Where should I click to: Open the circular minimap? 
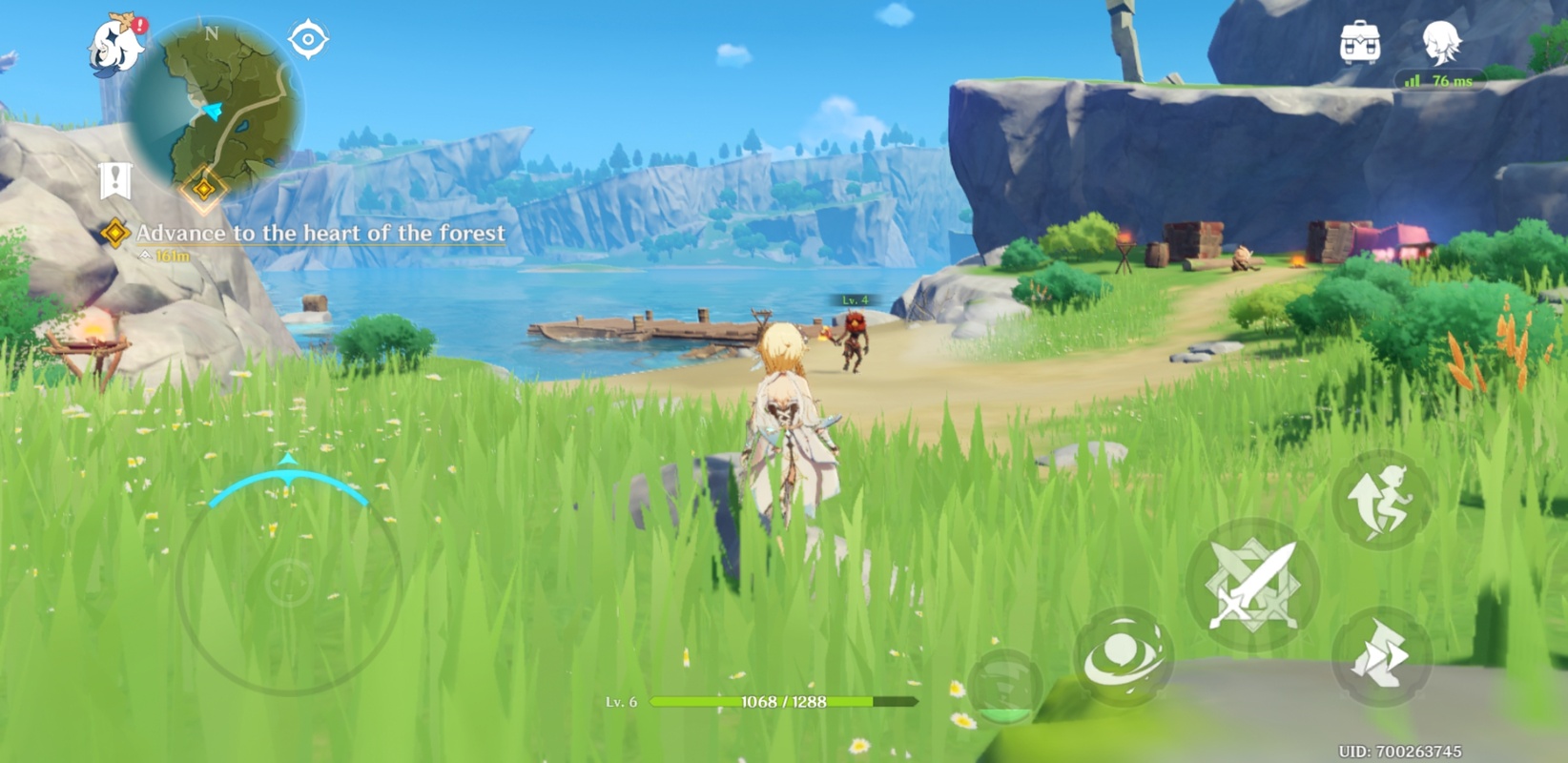pos(216,106)
